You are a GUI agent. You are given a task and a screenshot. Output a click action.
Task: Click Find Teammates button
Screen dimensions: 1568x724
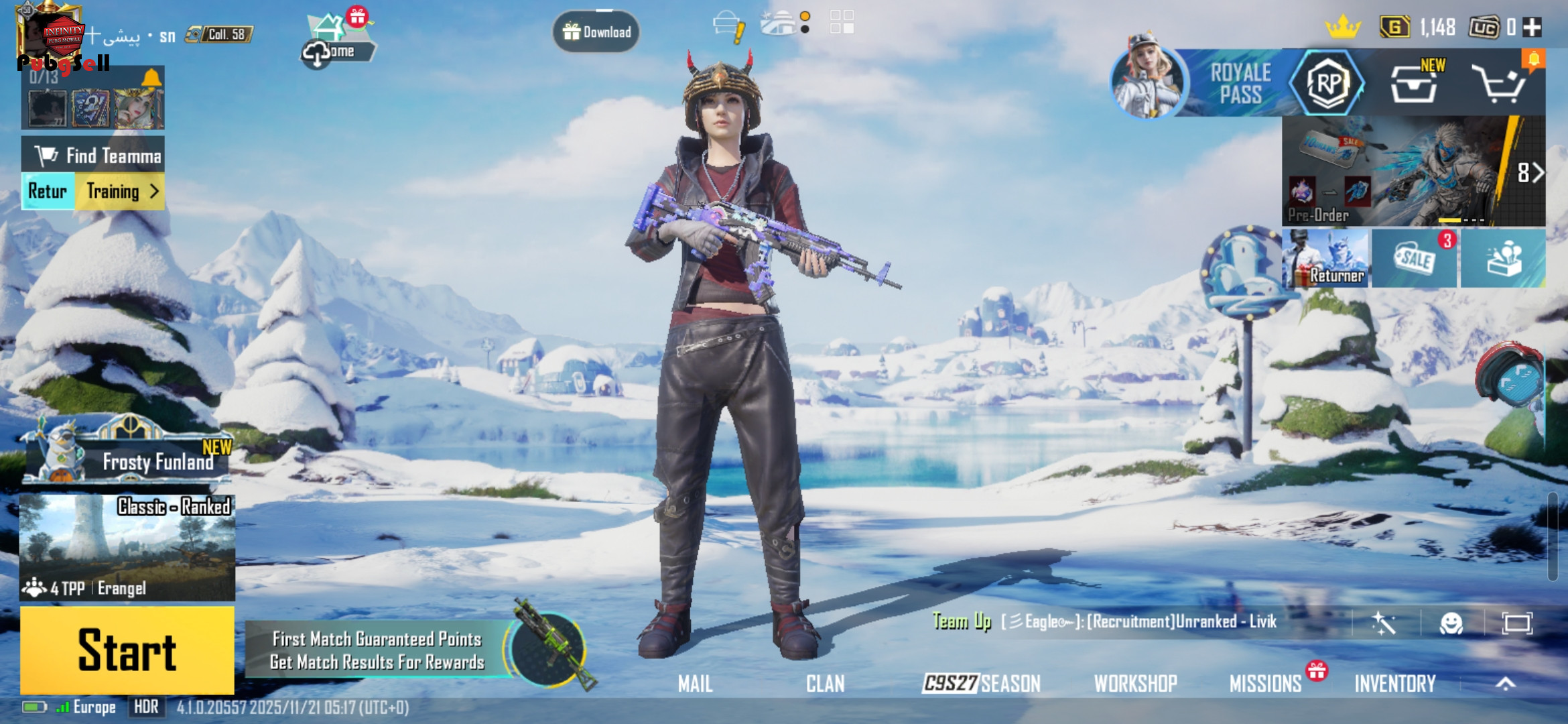tap(94, 156)
